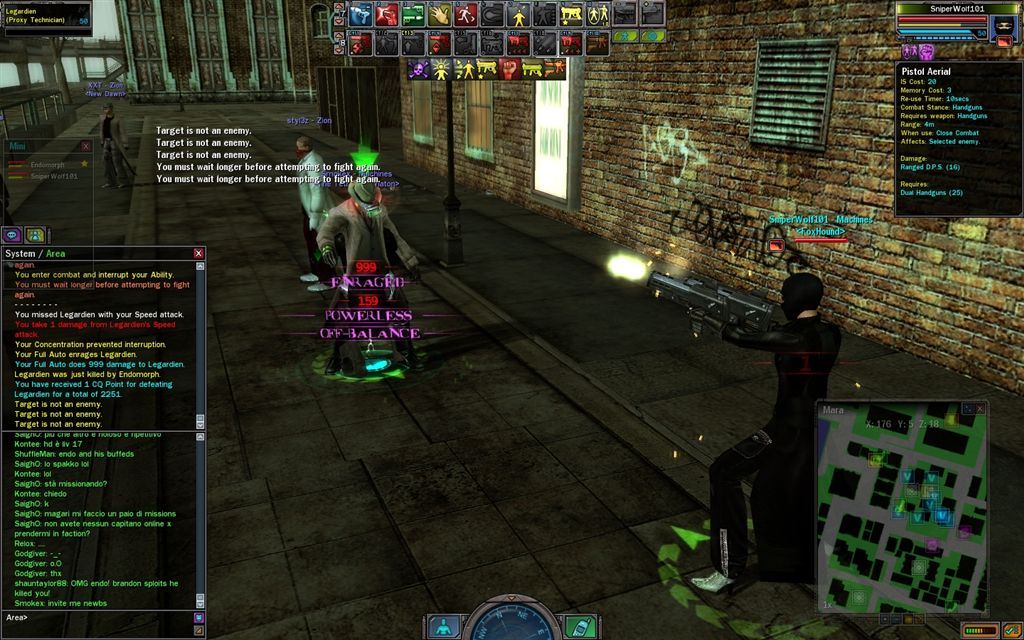Open the yellow team members button
This screenshot has height=640, width=1024.
(x=35, y=235)
